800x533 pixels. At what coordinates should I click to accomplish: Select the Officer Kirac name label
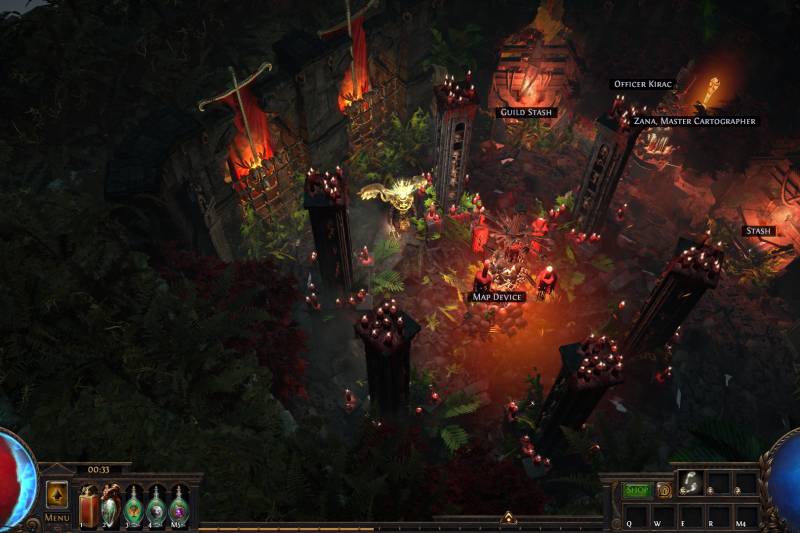pos(640,85)
